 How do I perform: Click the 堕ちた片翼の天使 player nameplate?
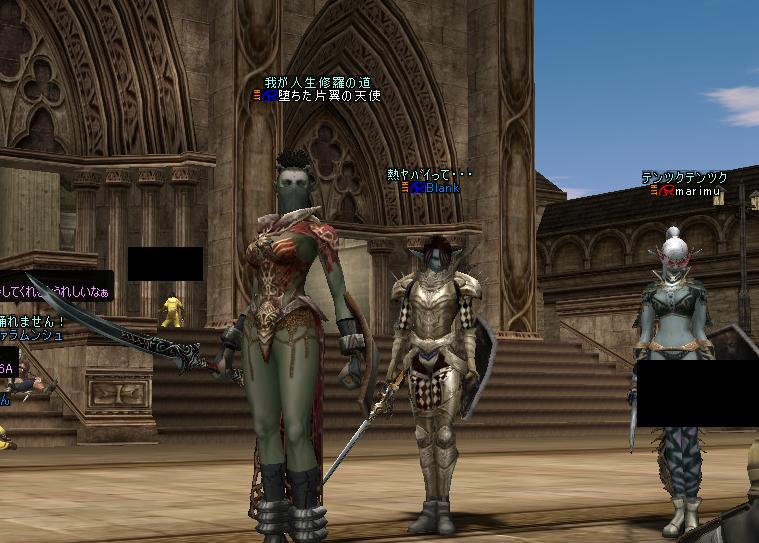click(x=329, y=97)
